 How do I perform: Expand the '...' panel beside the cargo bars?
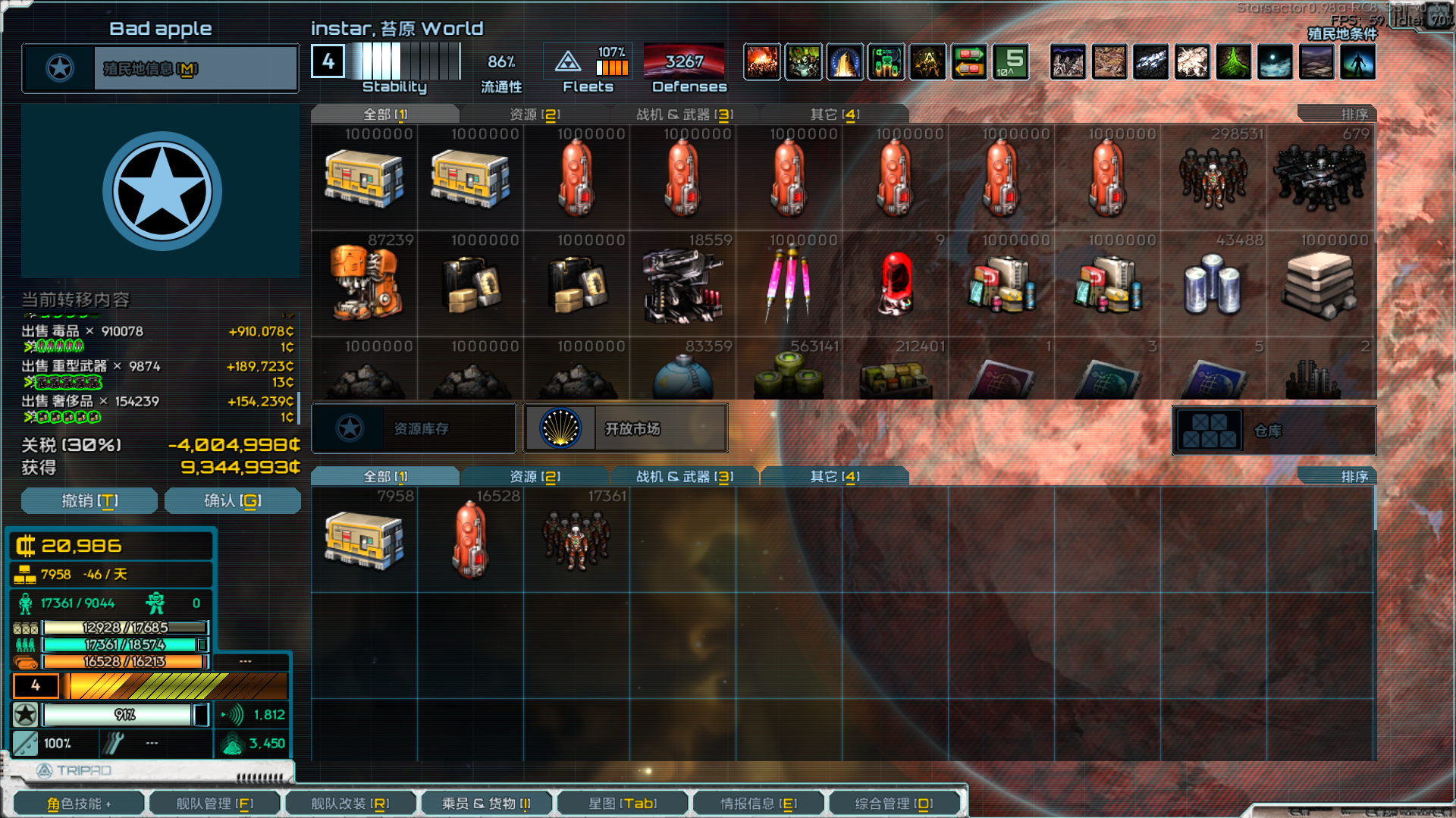coord(246,661)
